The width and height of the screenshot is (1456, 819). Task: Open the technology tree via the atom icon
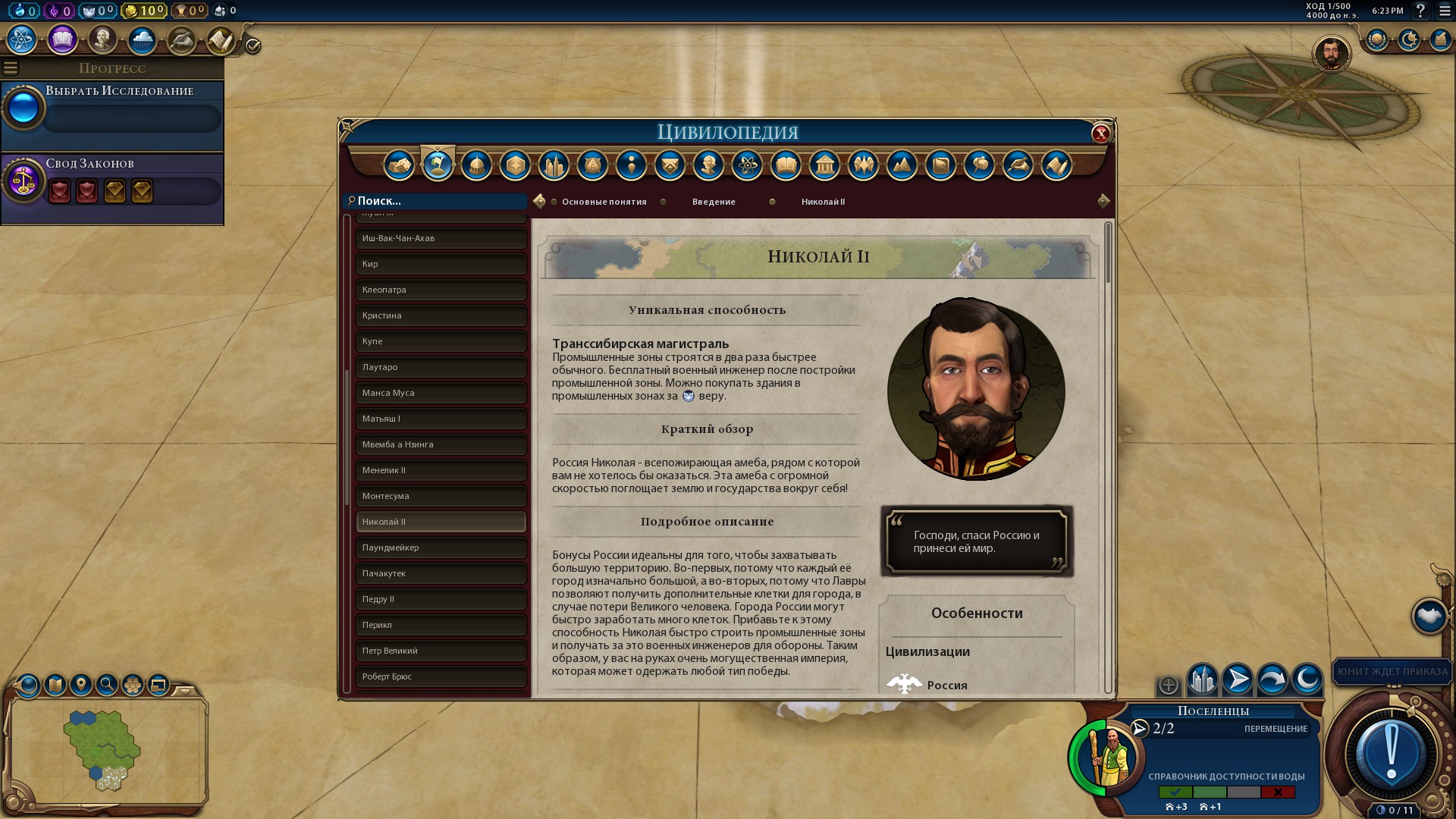[21, 40]
